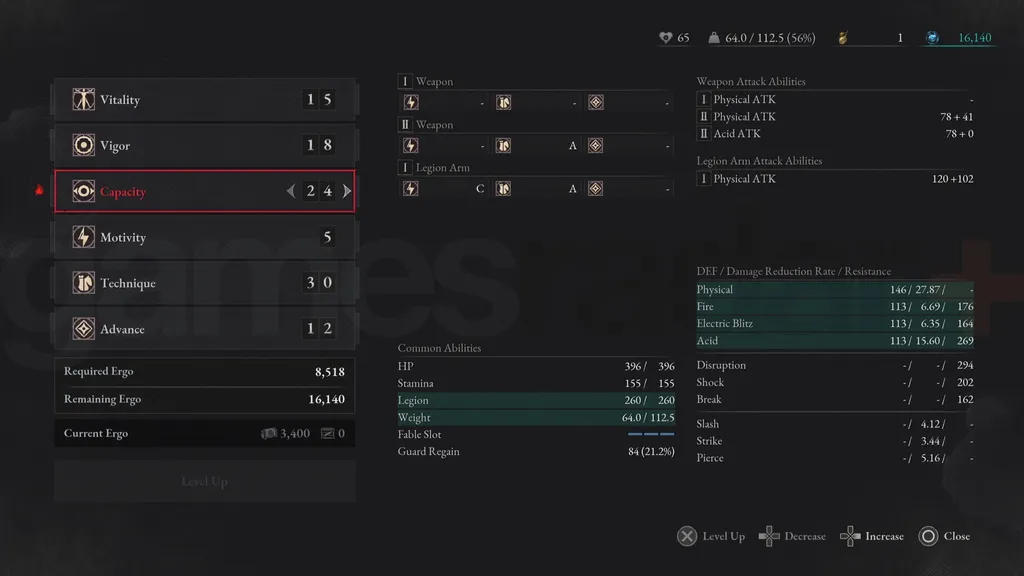The height and width of the screenshot is (576, 1024).
Task: Select the Motivity stat row
Action: [x=204, y=238]
